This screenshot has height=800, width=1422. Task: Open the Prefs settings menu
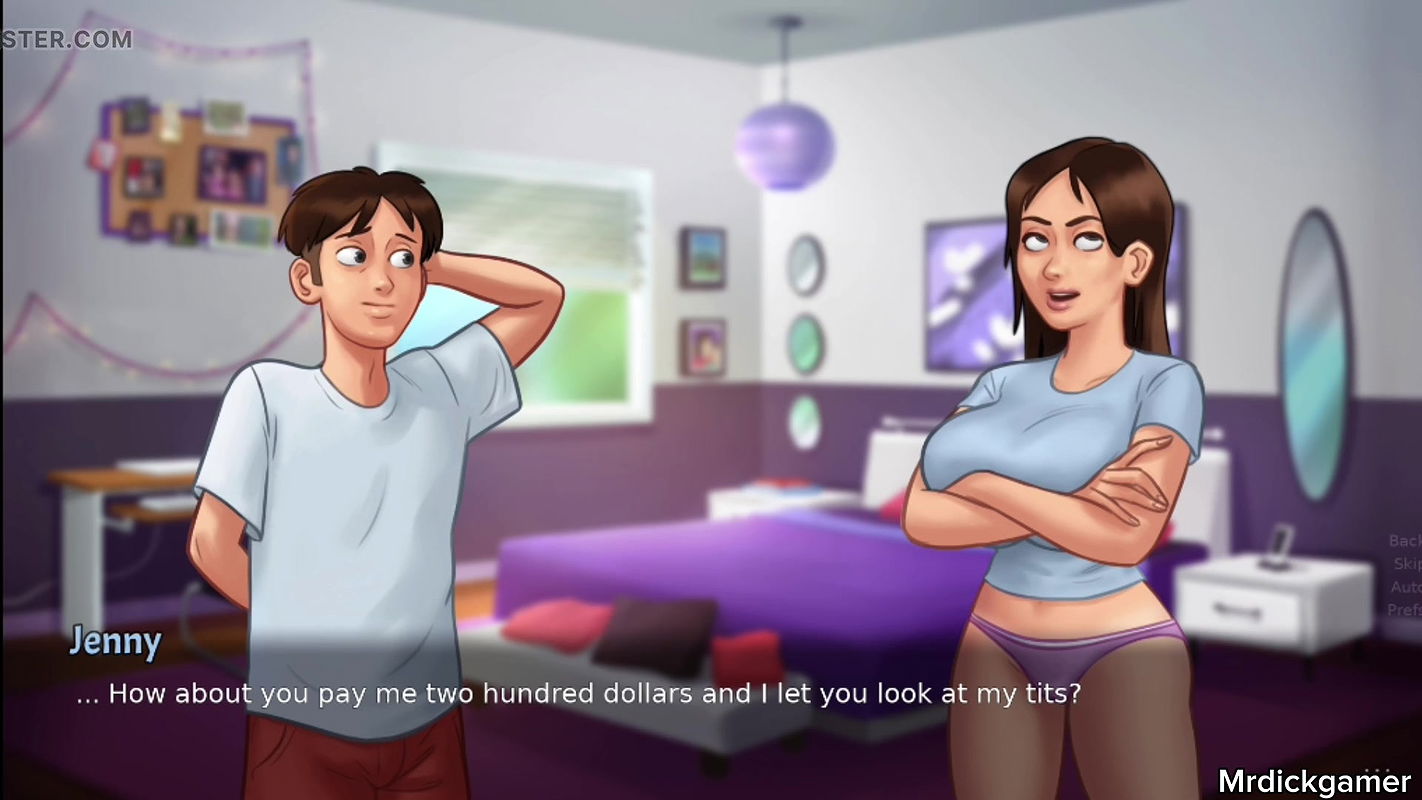[x=1405, y=610]
